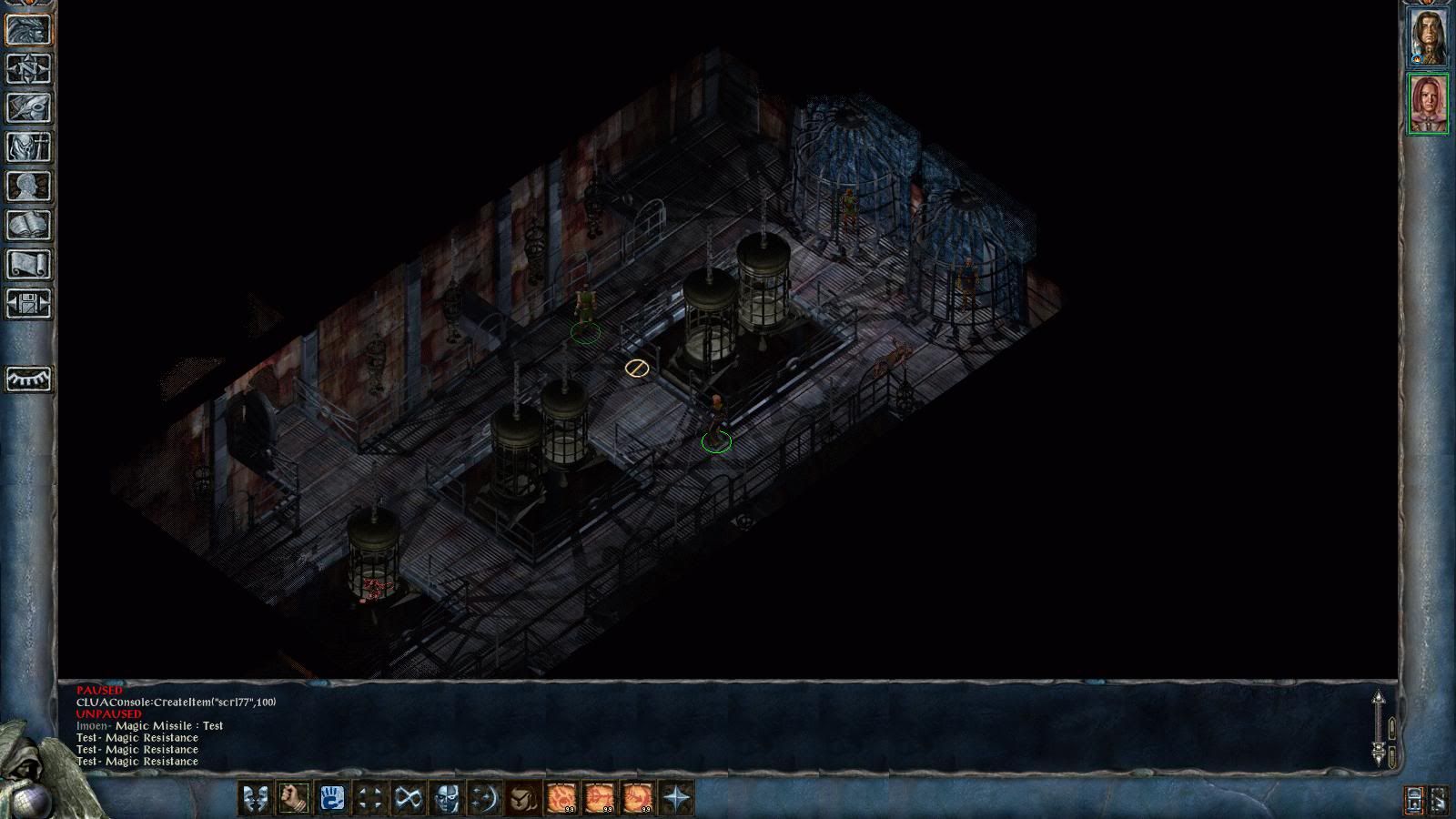Image resolution: width=1456 pixels, height=819 pixels.
Task: Open the world map from the compass button
Action: pos(29,69)
